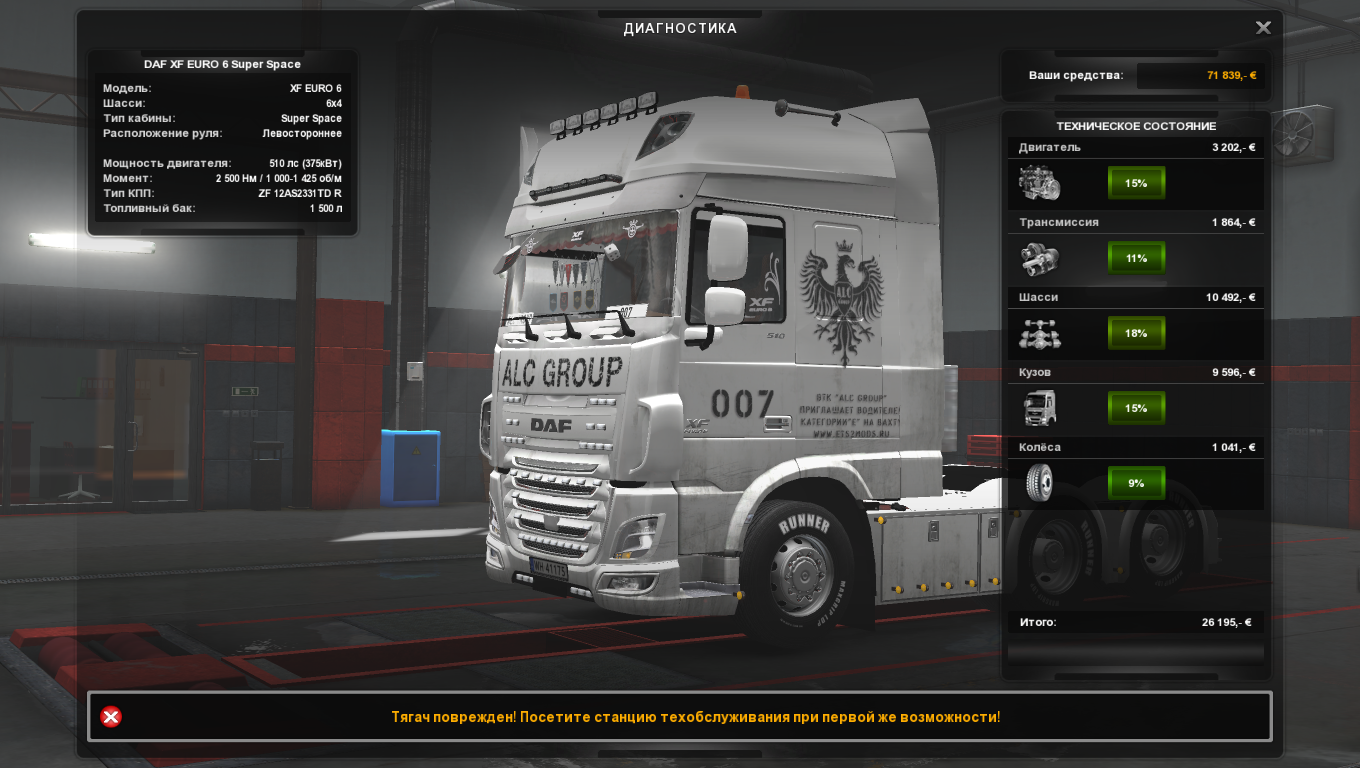Dismiss the red X truck damage warning

111,717
